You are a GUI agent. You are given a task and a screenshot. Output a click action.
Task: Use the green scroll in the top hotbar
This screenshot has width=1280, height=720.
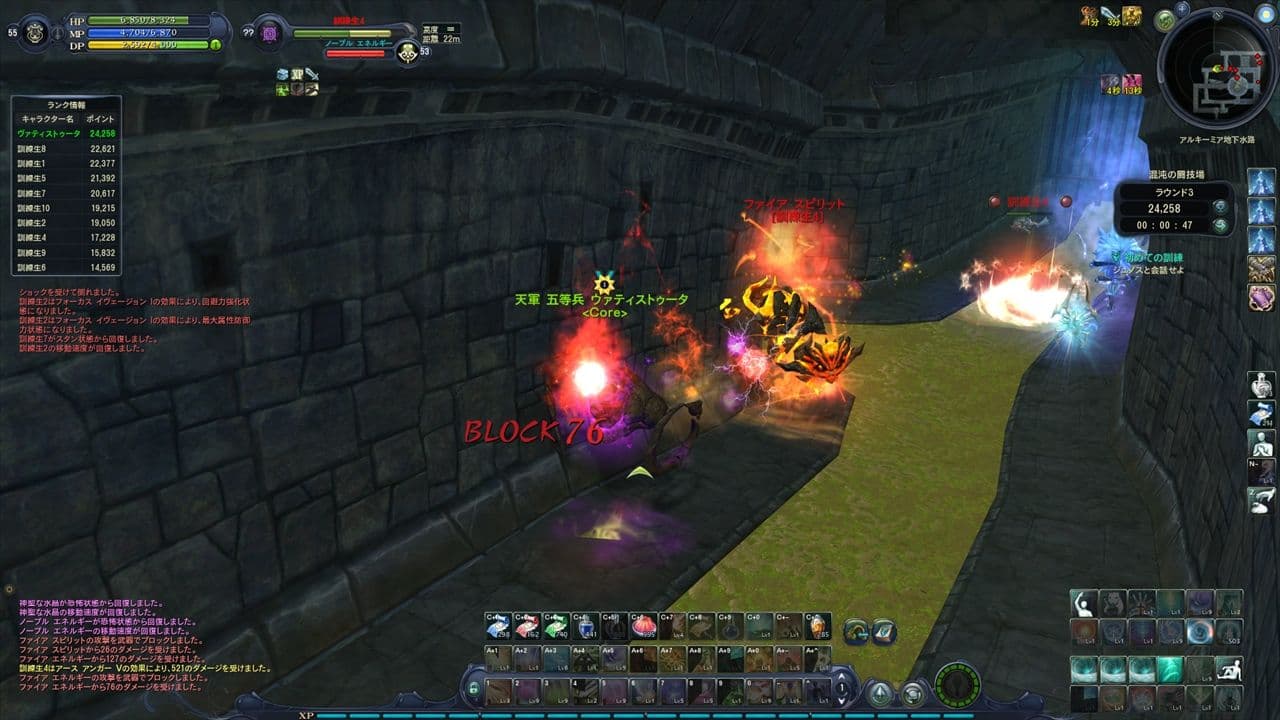coord(557,627)
